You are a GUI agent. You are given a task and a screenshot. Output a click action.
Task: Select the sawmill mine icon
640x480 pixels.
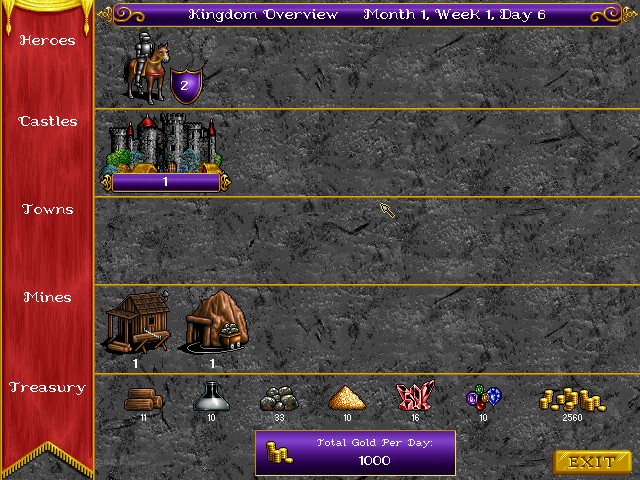point(135,323)
